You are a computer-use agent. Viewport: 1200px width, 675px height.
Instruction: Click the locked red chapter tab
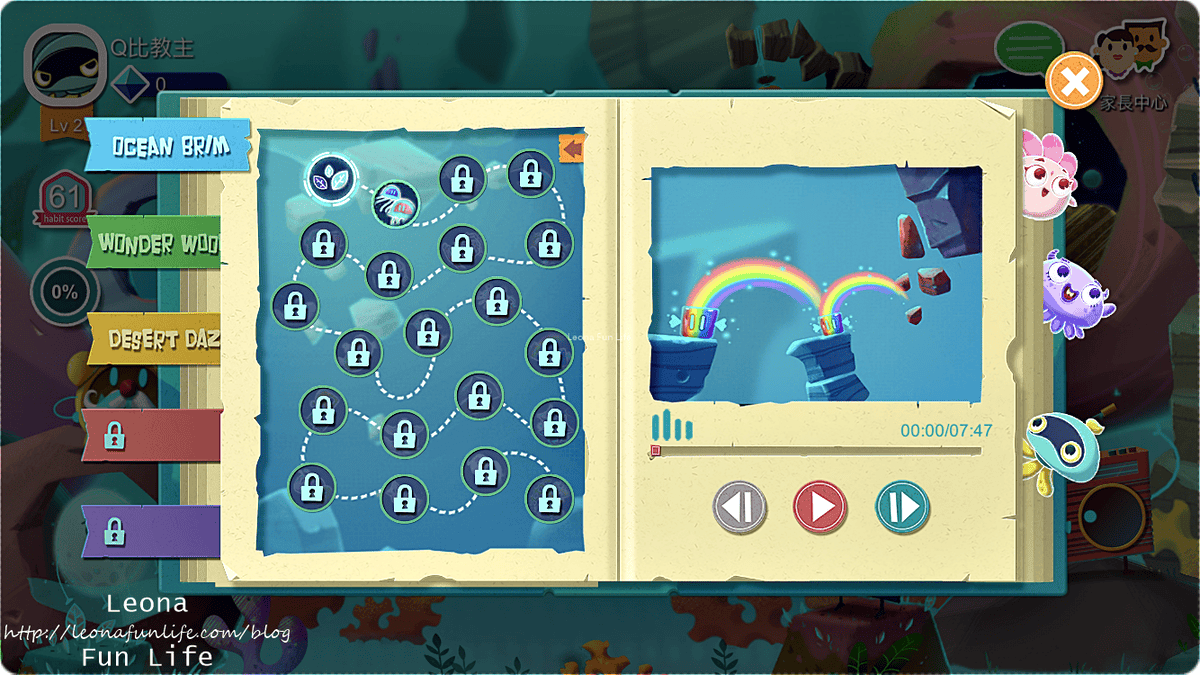(150, 436)
